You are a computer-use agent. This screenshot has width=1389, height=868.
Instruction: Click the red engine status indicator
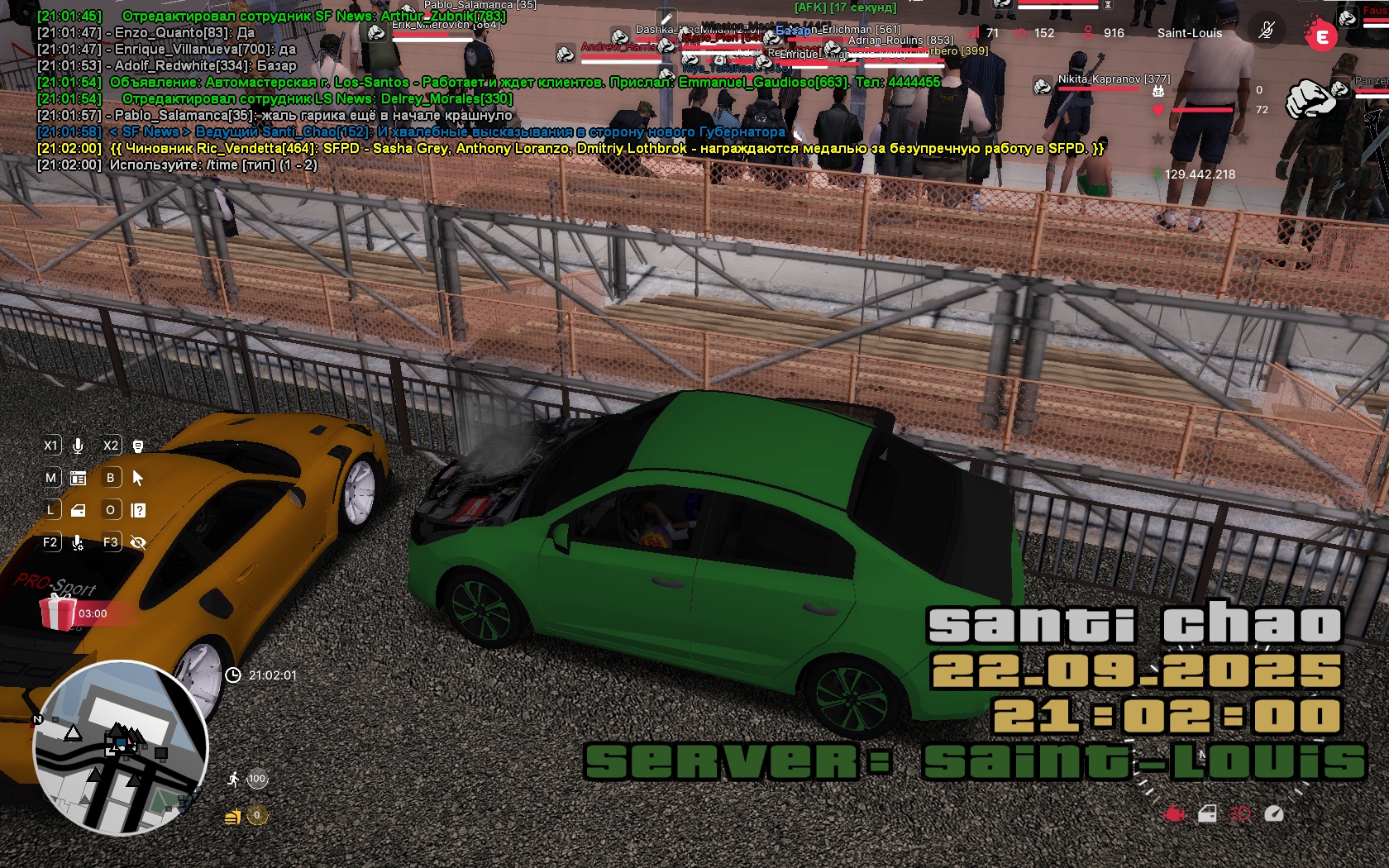[1173, 814]
